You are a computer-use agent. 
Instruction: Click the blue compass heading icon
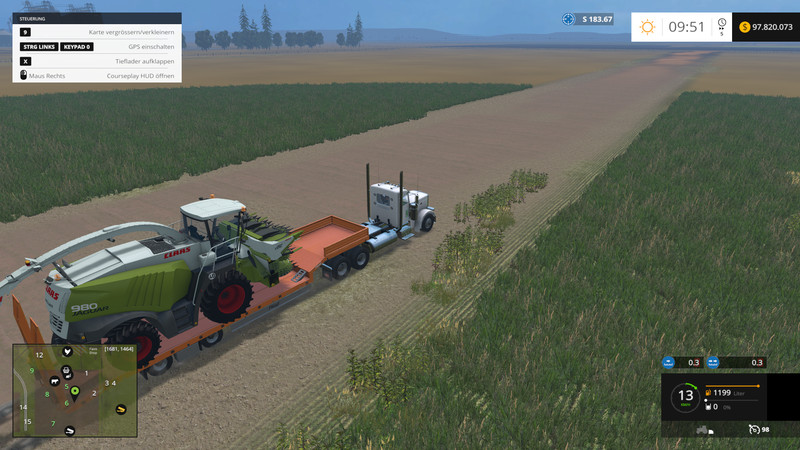click(568, 19)
